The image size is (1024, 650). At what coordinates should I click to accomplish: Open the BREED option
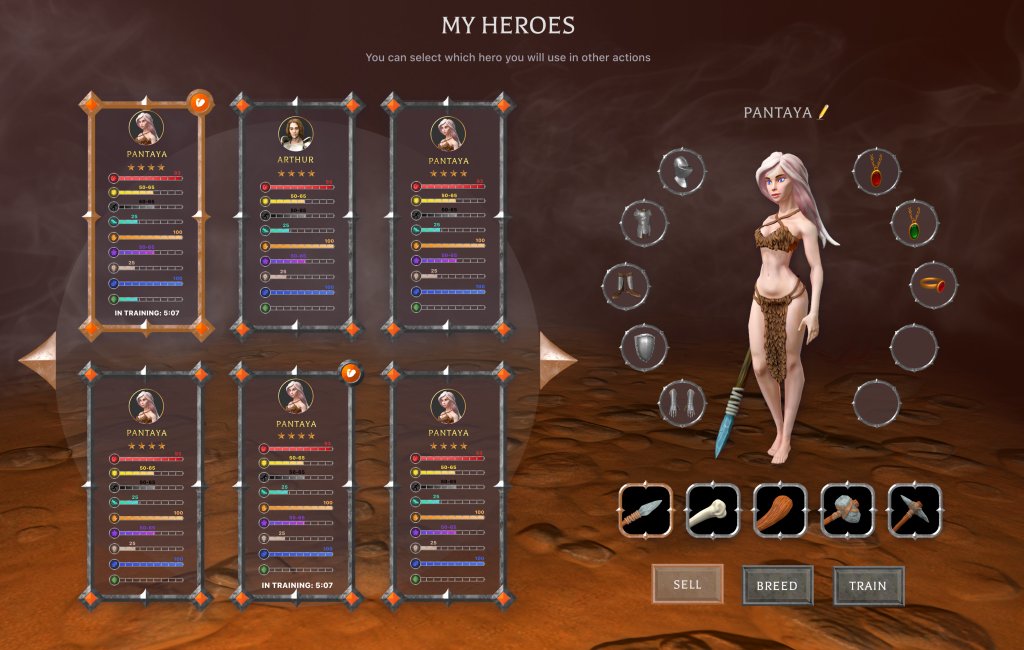pyautogui.click(x=777, y=585)
